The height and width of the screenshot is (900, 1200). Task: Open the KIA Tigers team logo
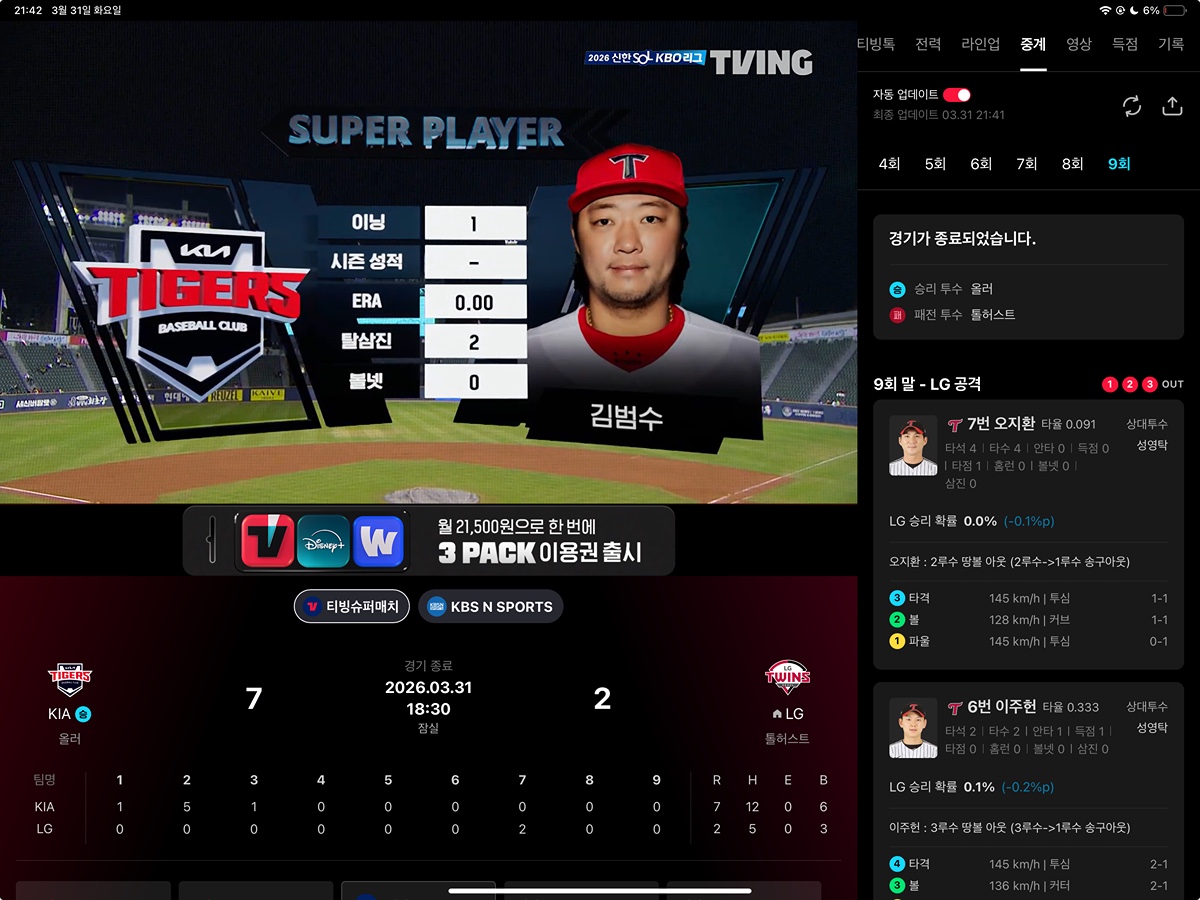[70, 679]
